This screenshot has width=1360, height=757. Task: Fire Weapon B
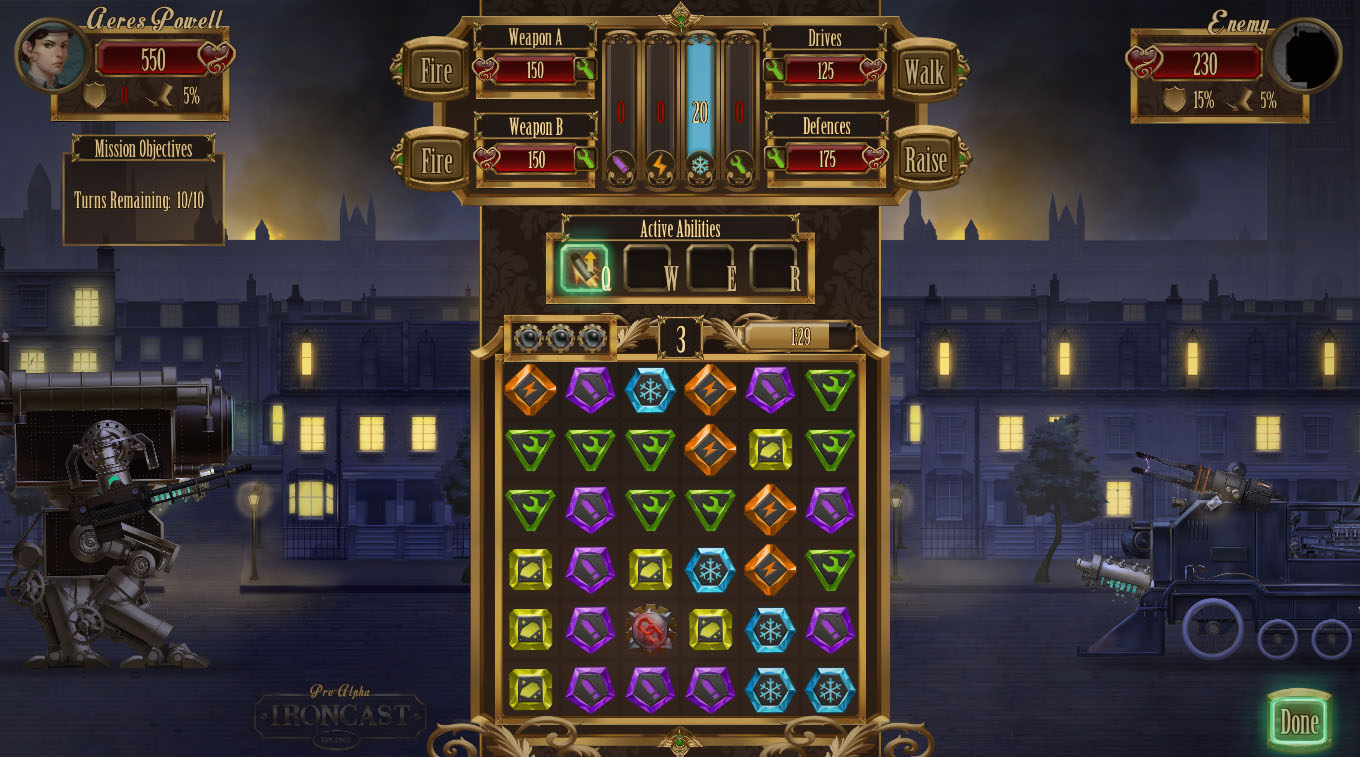tap(436, 160)
